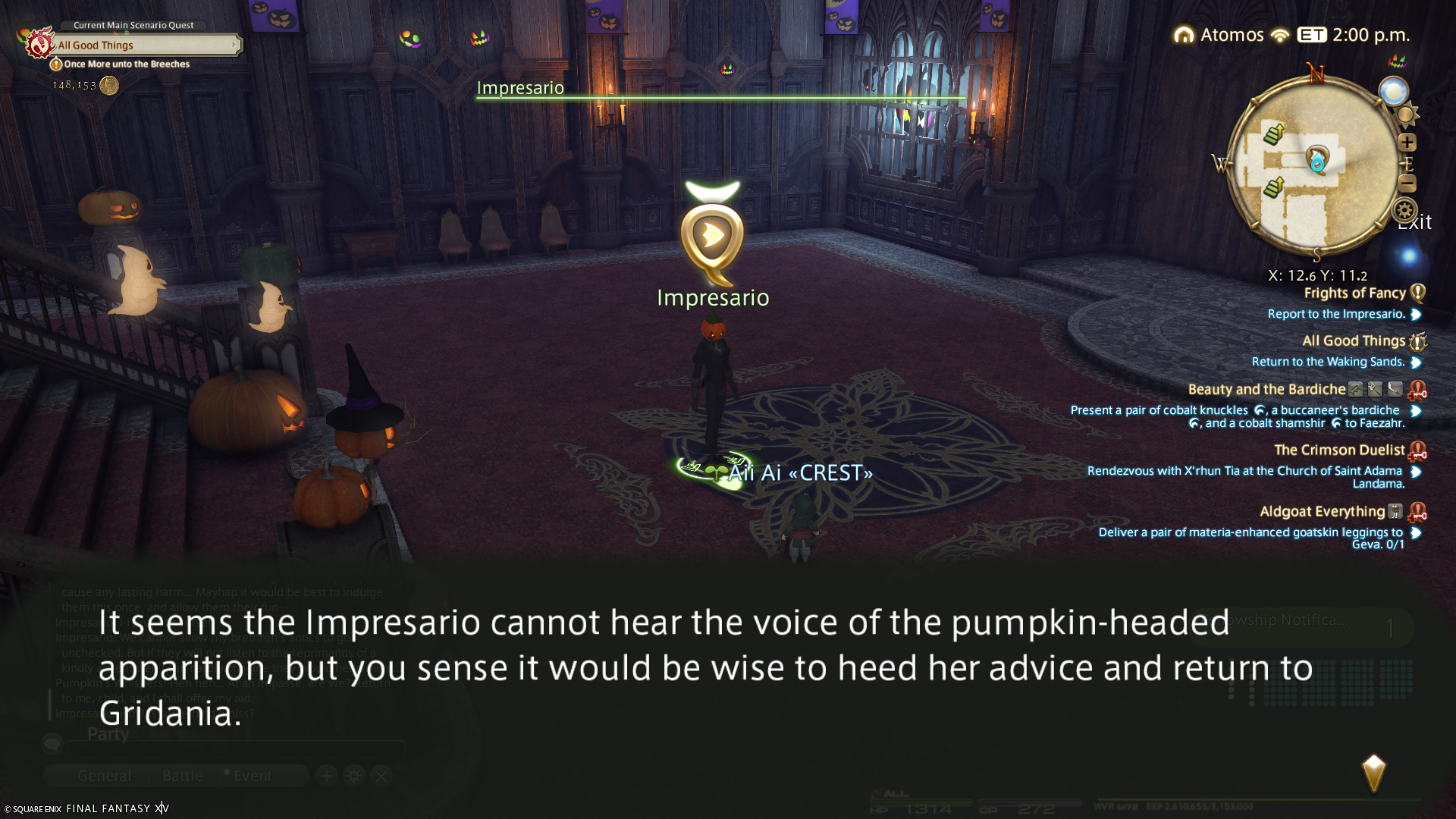Select the All Good Things duty list entry

point(1354,341)
